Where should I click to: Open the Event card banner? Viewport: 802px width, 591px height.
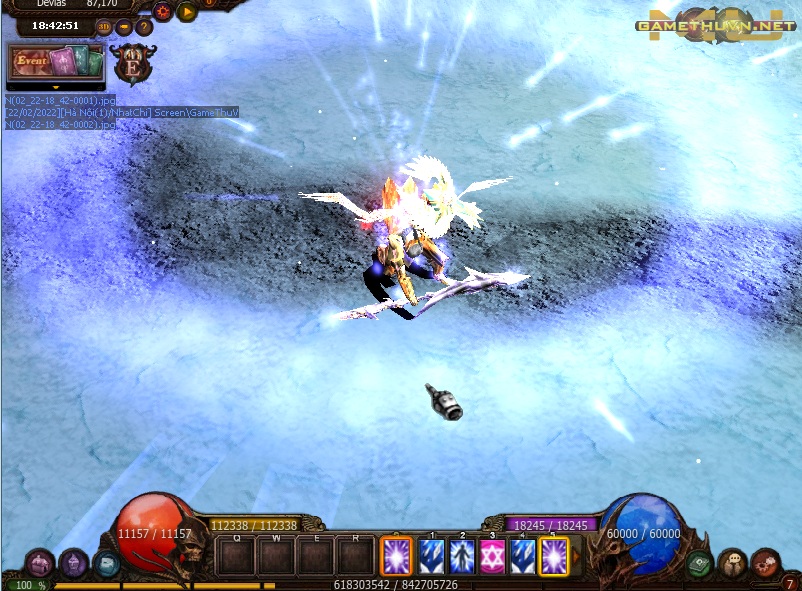click(x=55, y=62)
